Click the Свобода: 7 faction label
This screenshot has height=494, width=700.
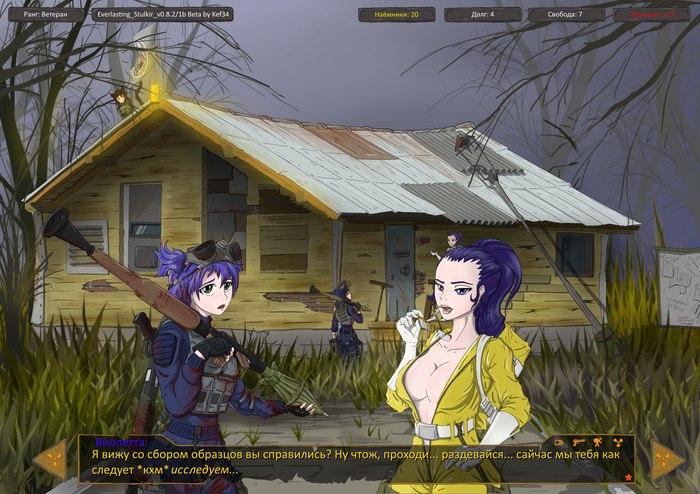coord(566,15)
